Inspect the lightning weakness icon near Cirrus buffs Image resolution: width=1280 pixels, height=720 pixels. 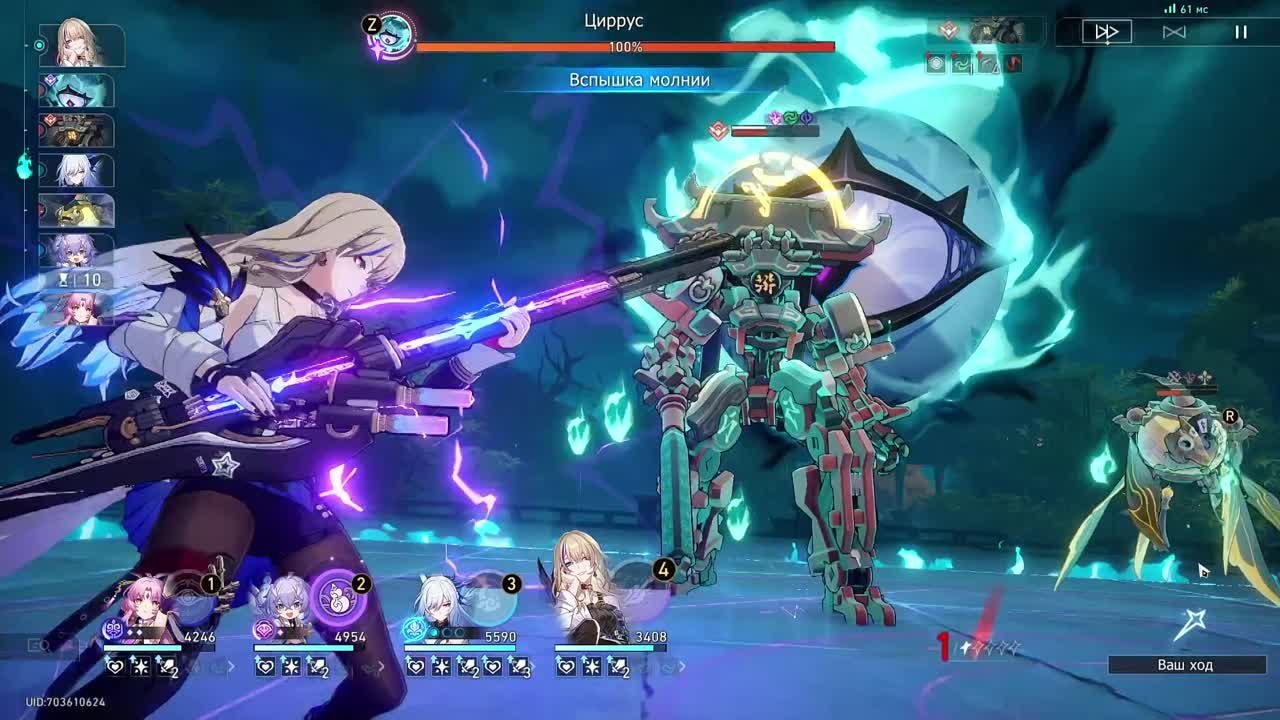(x=776, y=116)
